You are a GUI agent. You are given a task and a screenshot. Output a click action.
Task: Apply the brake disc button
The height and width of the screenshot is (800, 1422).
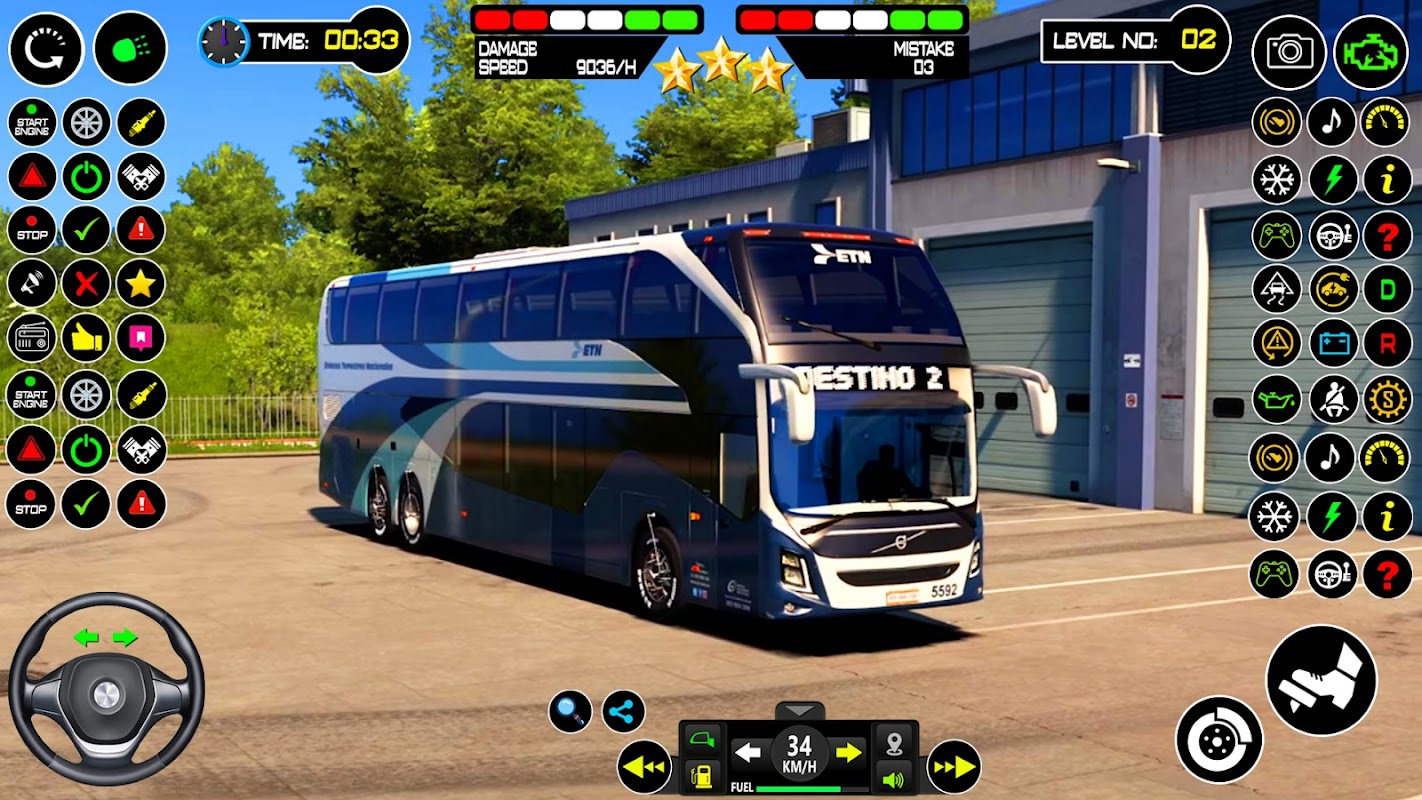pyautogui.click(x=1219, y=740)
